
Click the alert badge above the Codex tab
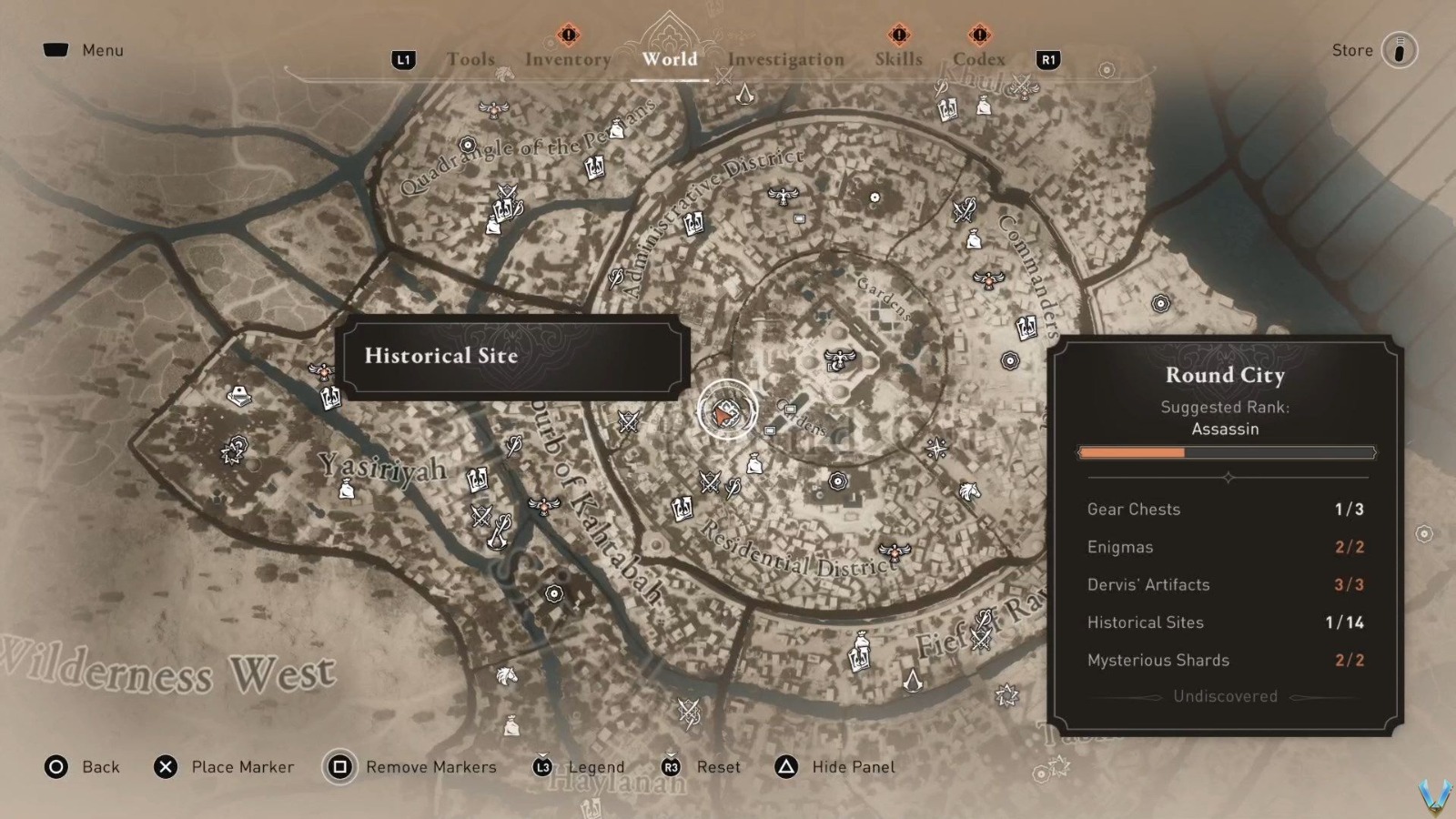coord(979,36)
